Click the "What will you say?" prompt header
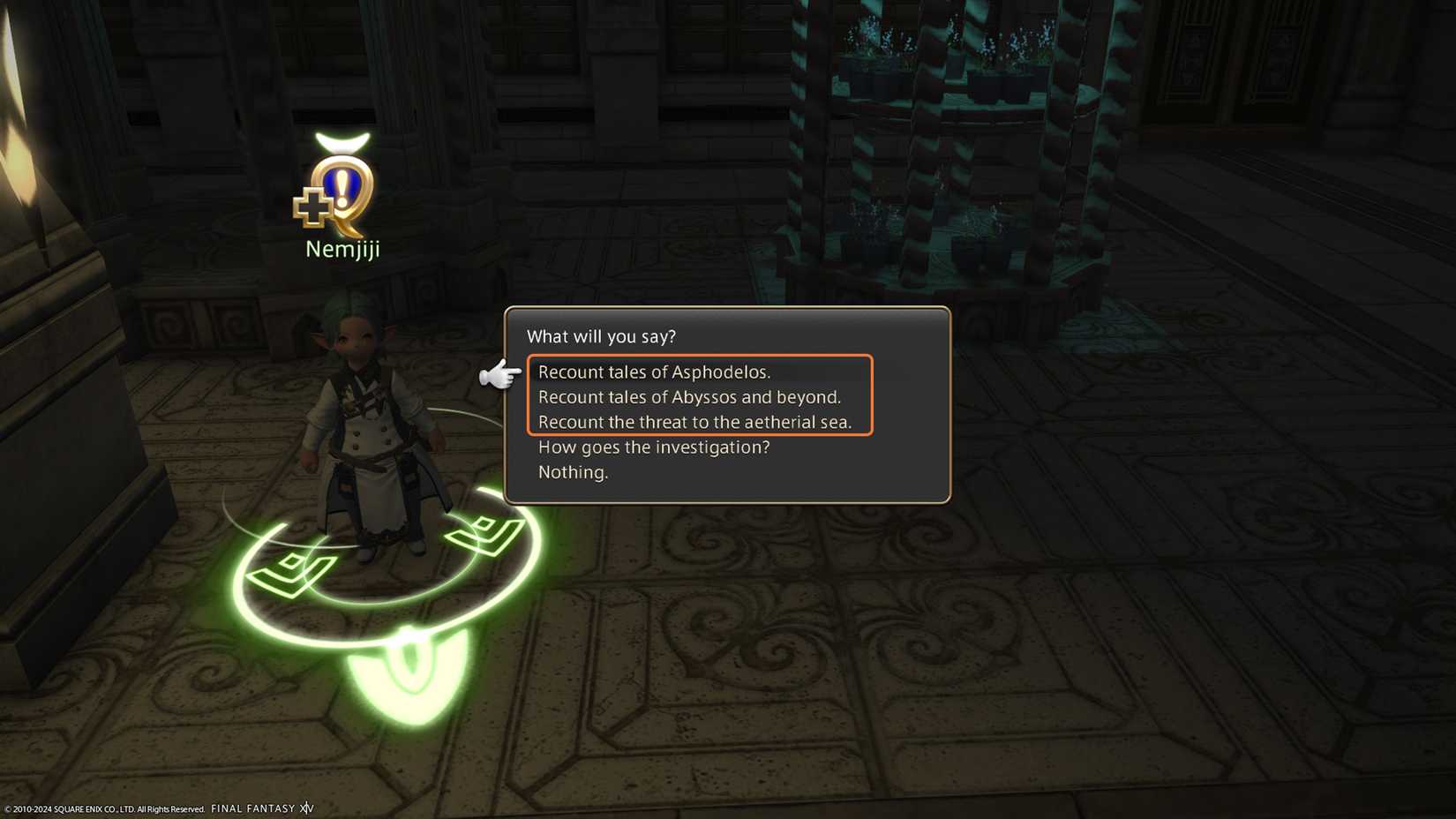Screen dimensions: 1456x819 tap(601, 336)
